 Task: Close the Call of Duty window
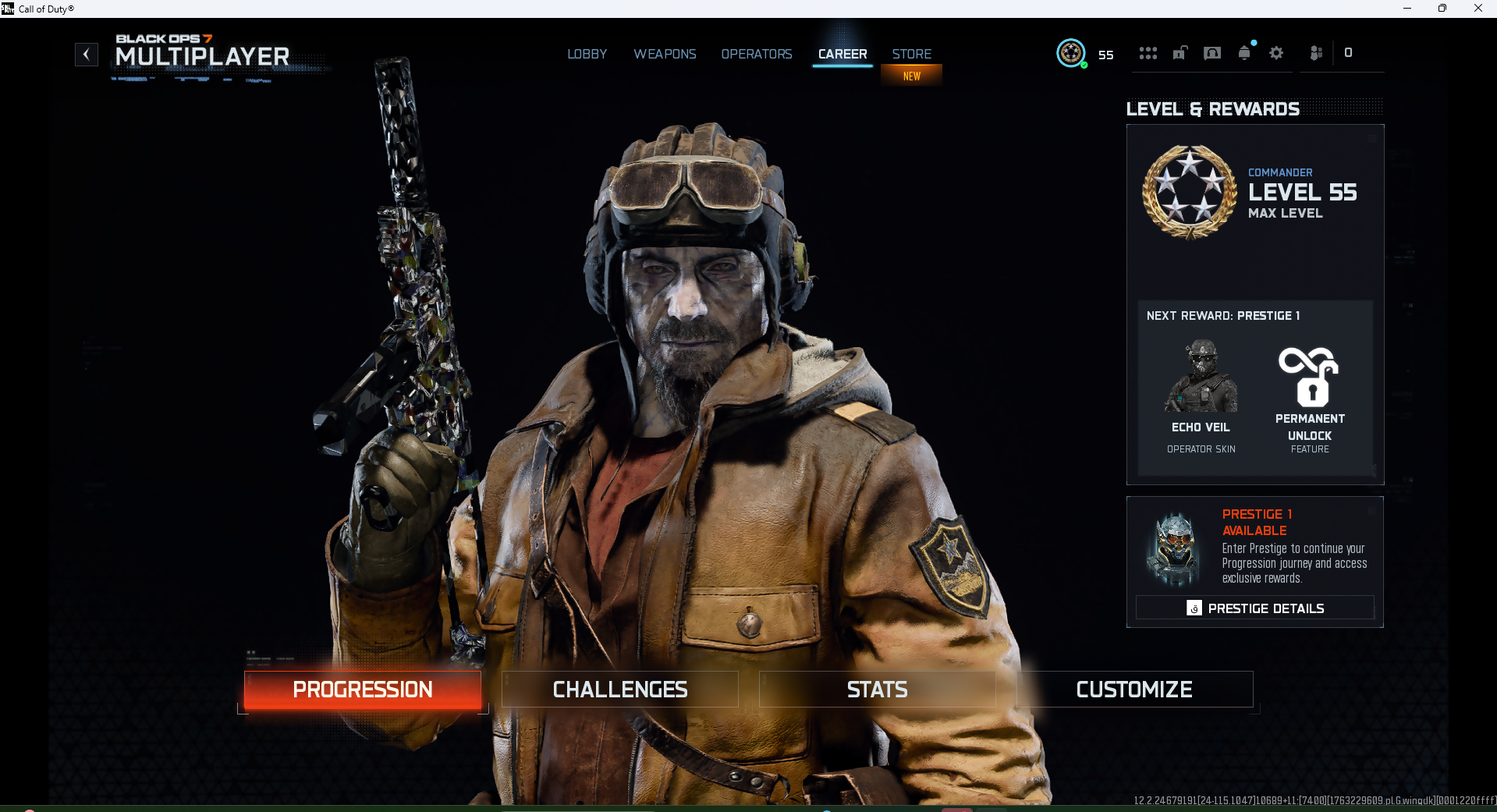point(1477,9)
